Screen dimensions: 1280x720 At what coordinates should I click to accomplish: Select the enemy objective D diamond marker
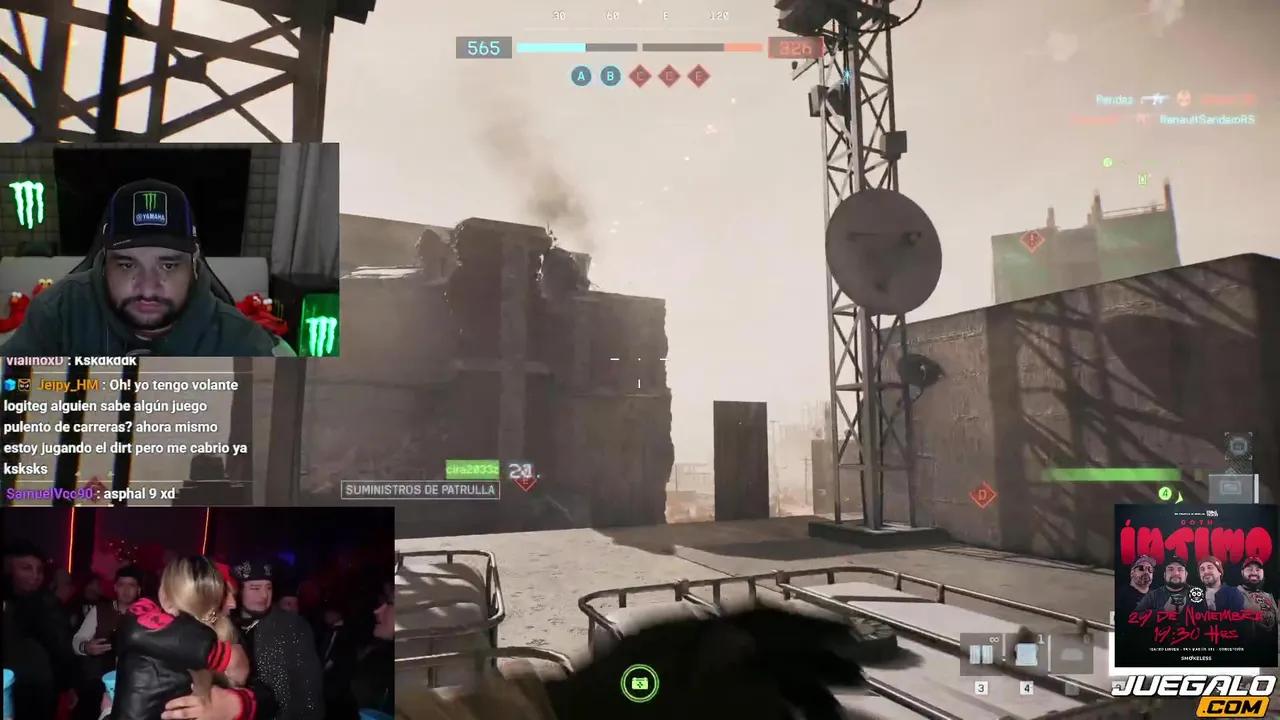click(983, 495)
